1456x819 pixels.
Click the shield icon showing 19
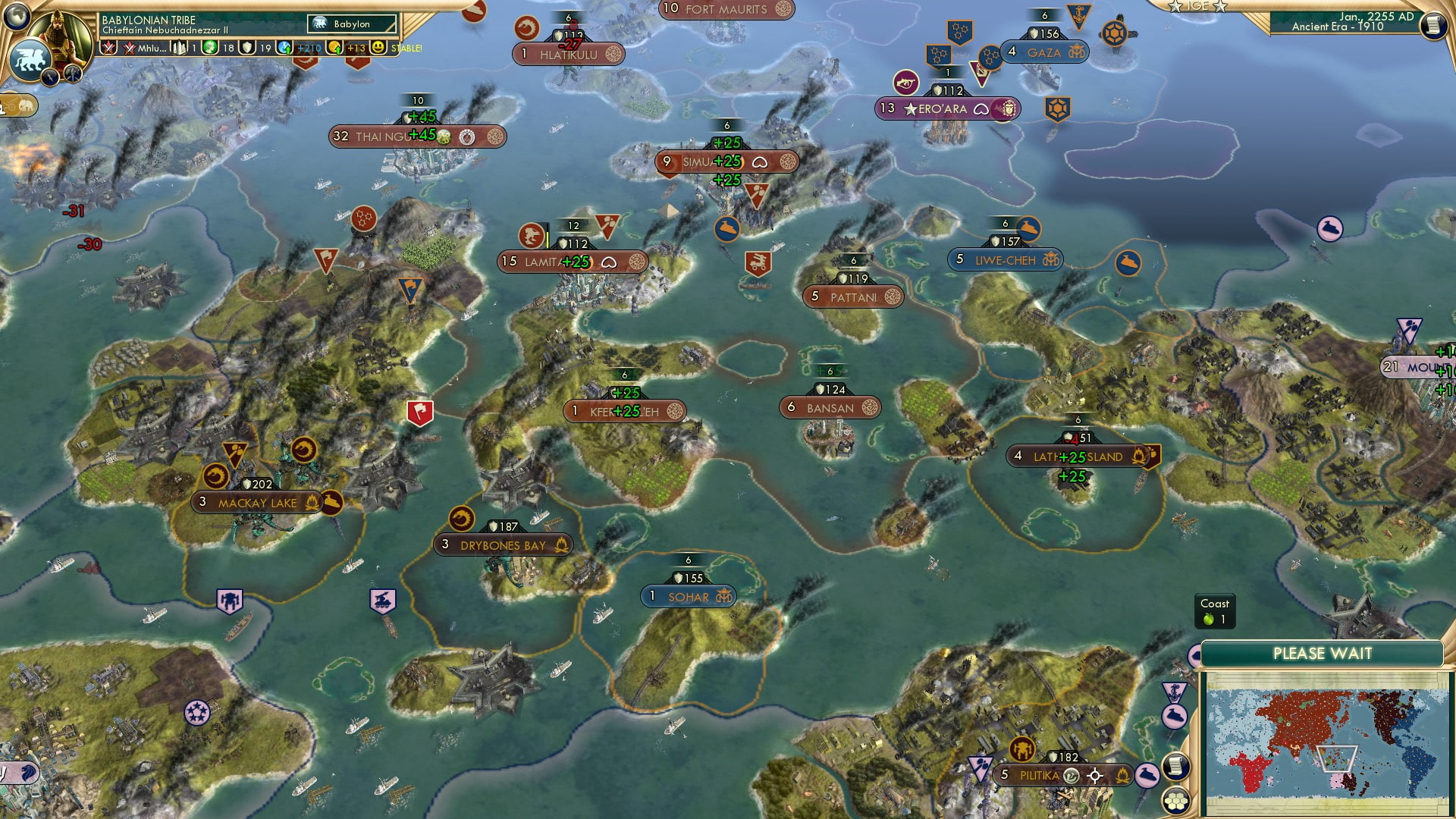coord(247,47)
